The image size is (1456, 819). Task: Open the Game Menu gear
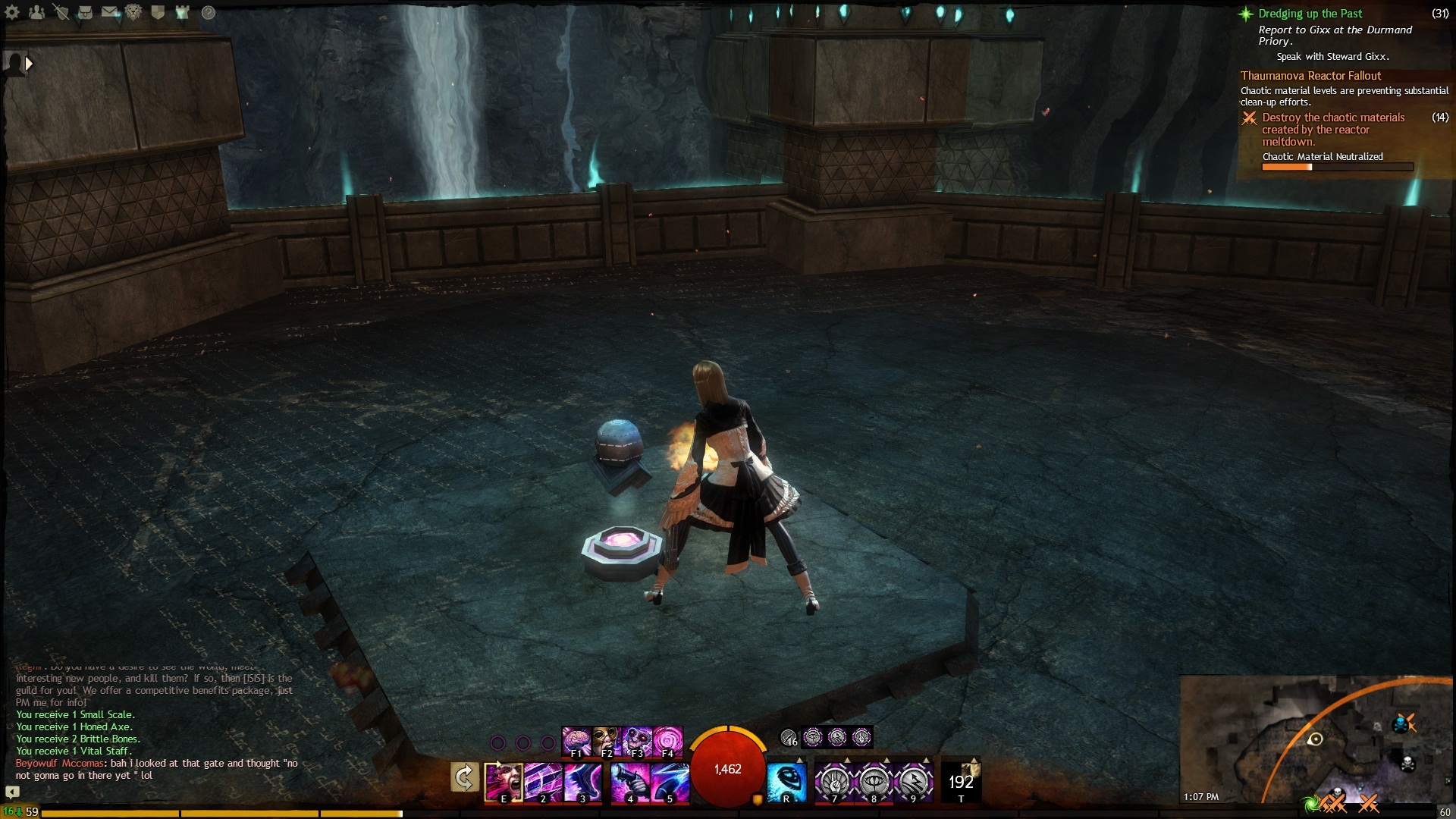coord(12,11)
